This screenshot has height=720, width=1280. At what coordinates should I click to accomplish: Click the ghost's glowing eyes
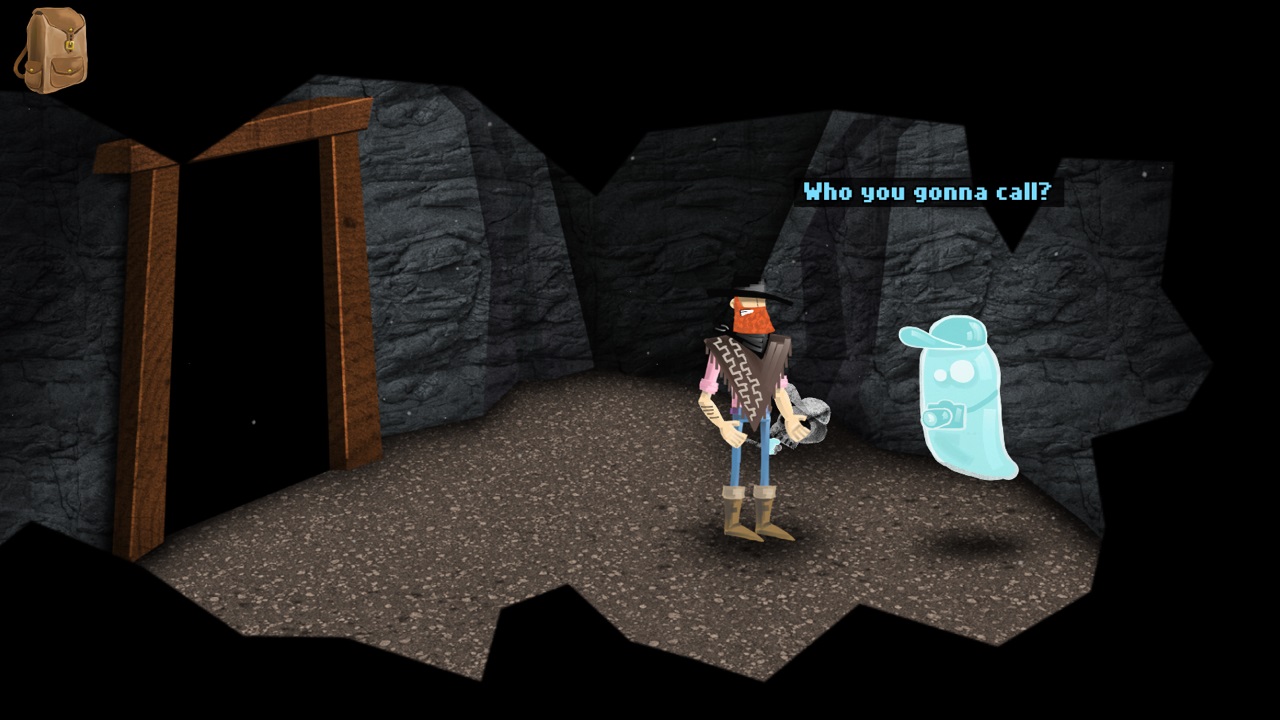tap(952, 373)
